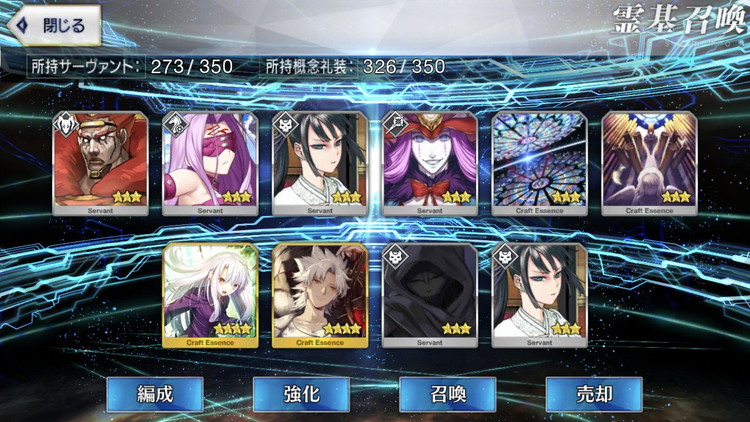Open the 売却 sell screen

click(594, 394)
